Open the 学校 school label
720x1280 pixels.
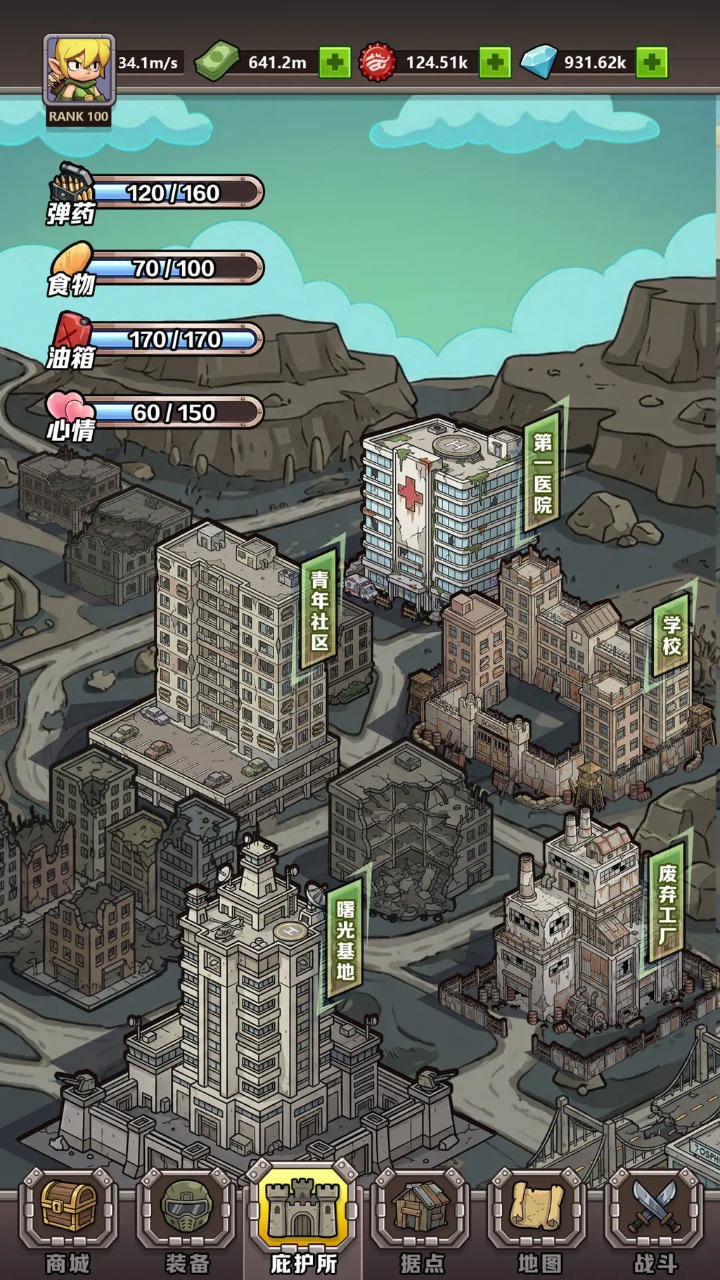click(x=672, y=634)
